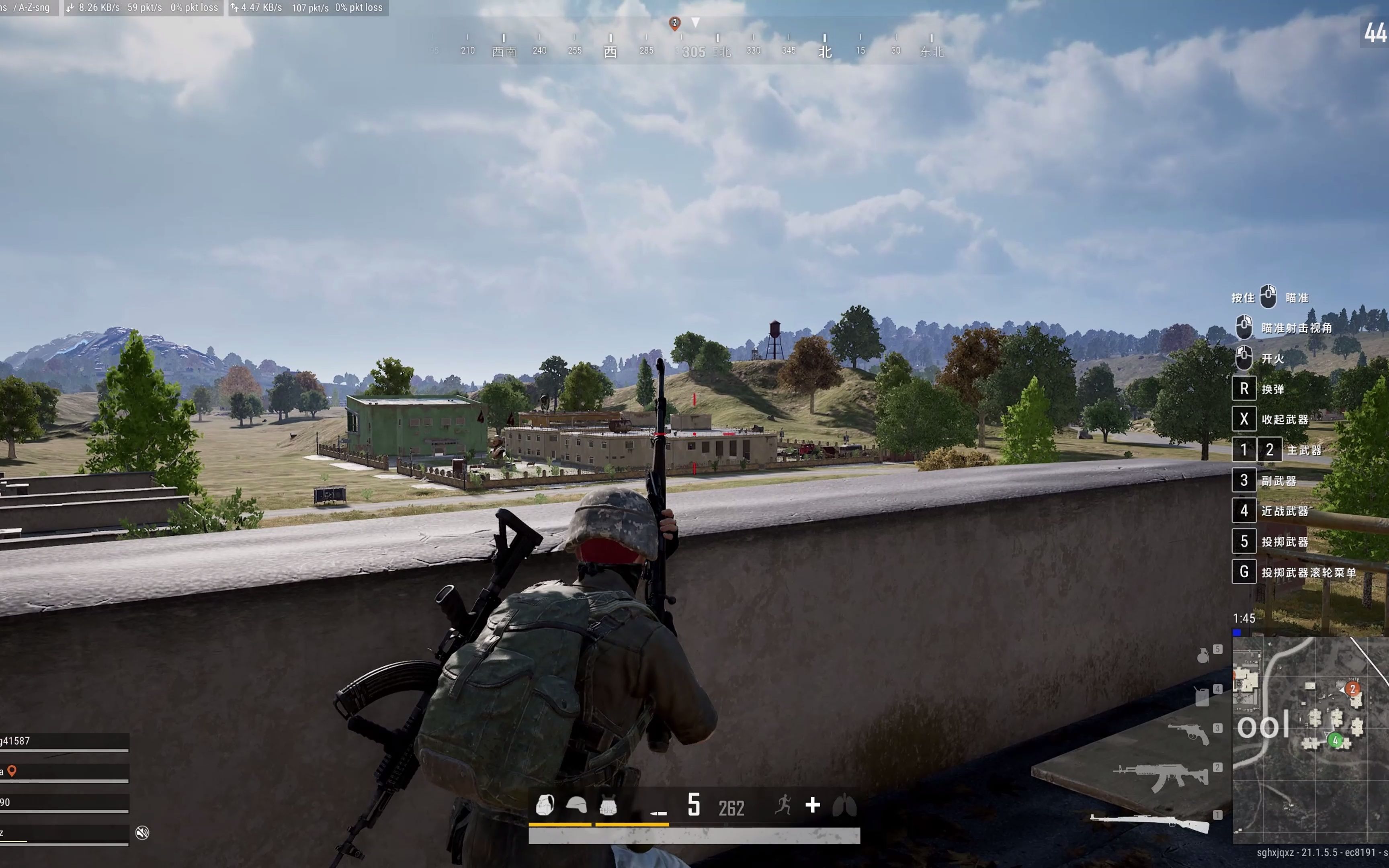Equip the revolver sidearm
The width and height of the screenshot is (1389, 868).
click(1188, 733)
